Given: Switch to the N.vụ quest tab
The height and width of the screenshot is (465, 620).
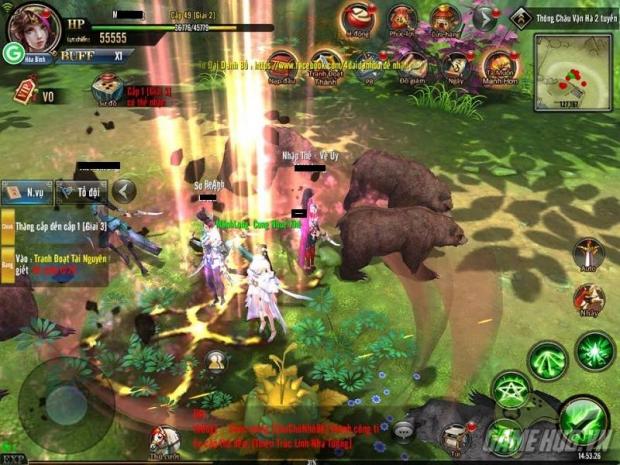Looking at the screenshot, I should coord(27,191).
